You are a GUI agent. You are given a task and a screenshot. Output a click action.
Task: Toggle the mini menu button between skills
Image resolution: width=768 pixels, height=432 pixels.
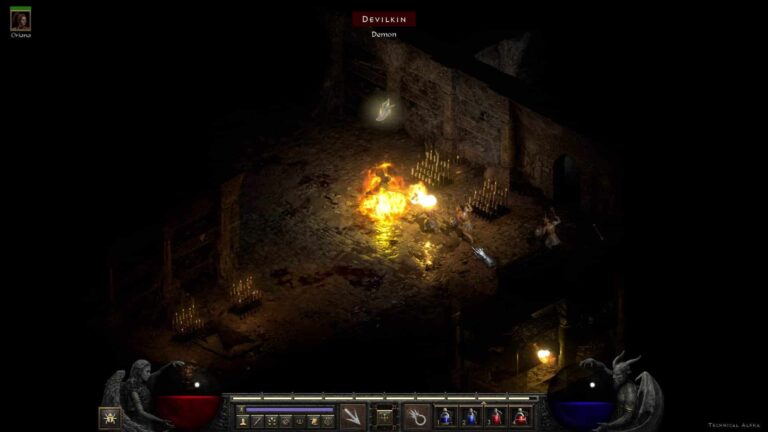(x=384, y=415)
